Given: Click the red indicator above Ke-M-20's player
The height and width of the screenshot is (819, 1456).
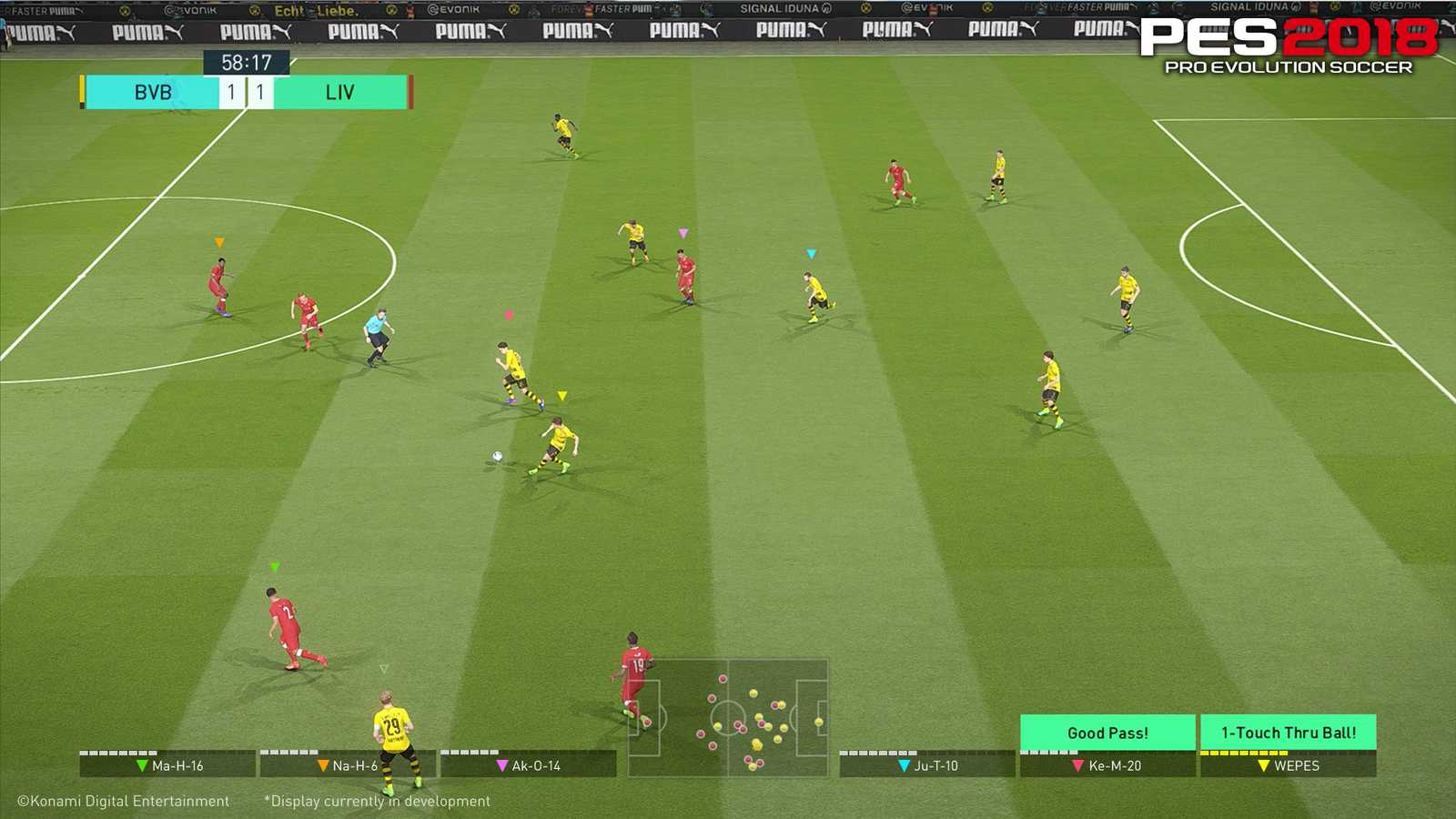Looking at the screenshot, I should point(509,316).
